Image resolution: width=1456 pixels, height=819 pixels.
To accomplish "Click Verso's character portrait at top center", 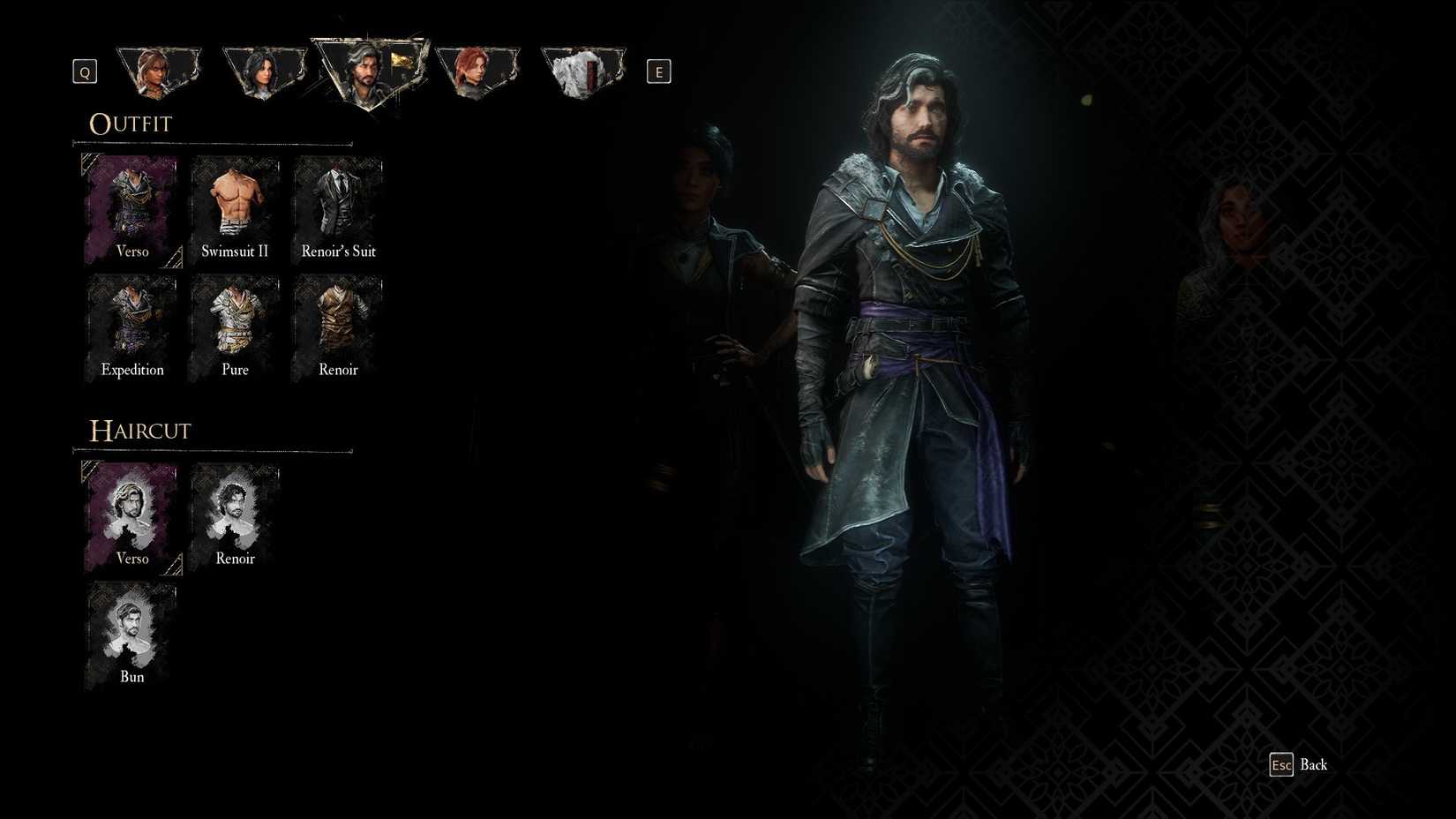I will (369, 71).
